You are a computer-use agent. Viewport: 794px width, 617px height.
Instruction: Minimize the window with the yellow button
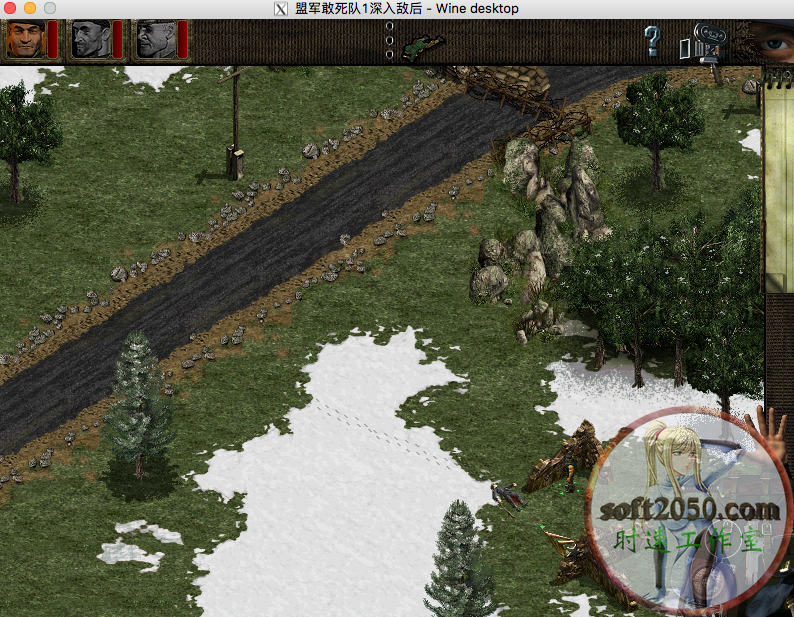30,8
